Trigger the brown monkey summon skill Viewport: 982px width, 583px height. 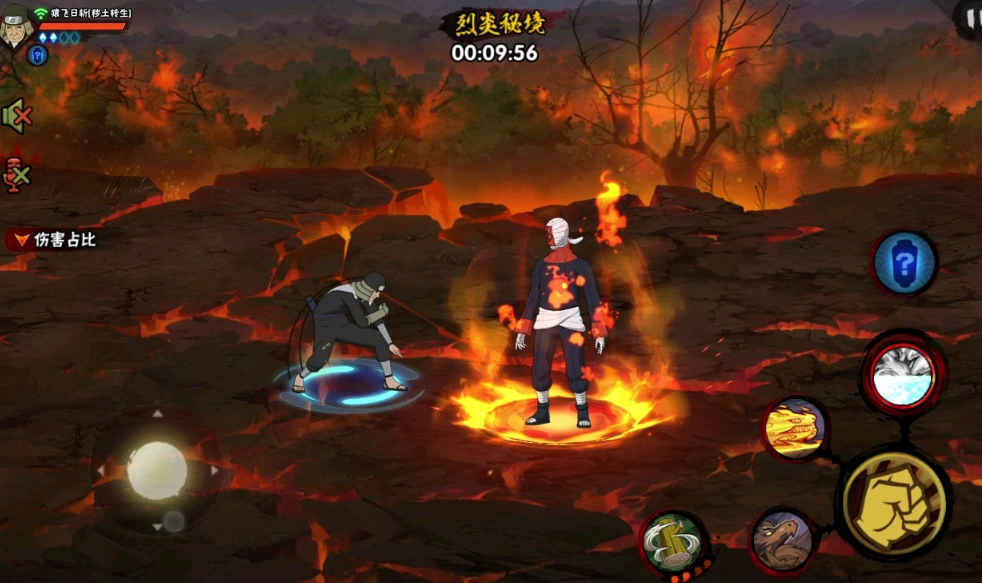point(782,542)
